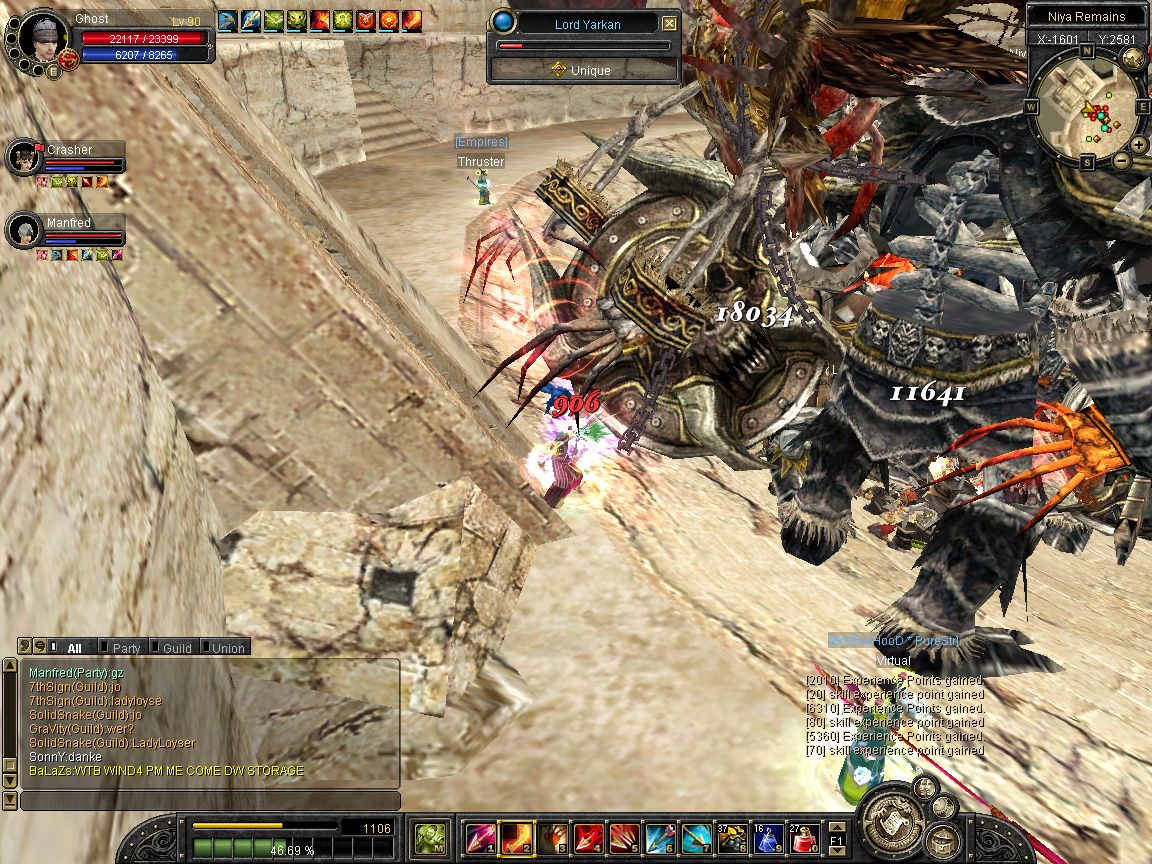The height and width of the screenshot is (864, 1152).
Task: Select party member Manfred's portrait
Action: pos(22,231)
